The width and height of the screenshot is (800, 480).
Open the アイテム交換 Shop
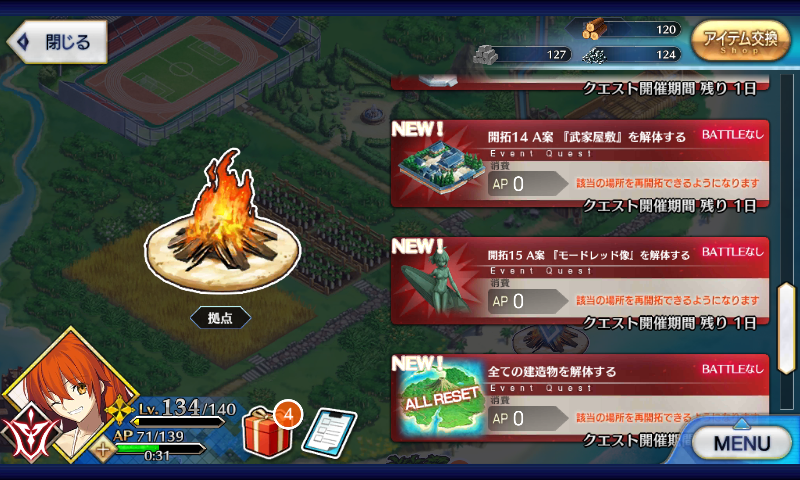click(740, 41)
